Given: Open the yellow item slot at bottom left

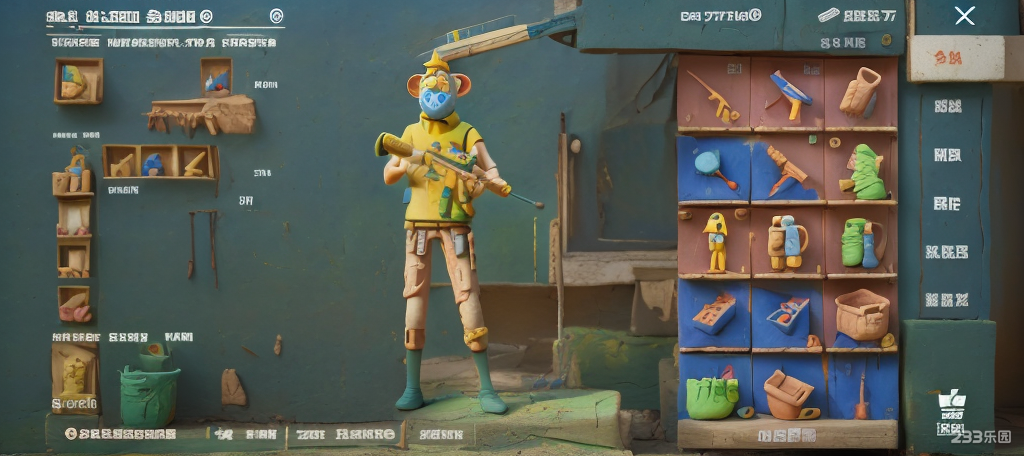Looking at the screenshot, I should tap(75, 375).
